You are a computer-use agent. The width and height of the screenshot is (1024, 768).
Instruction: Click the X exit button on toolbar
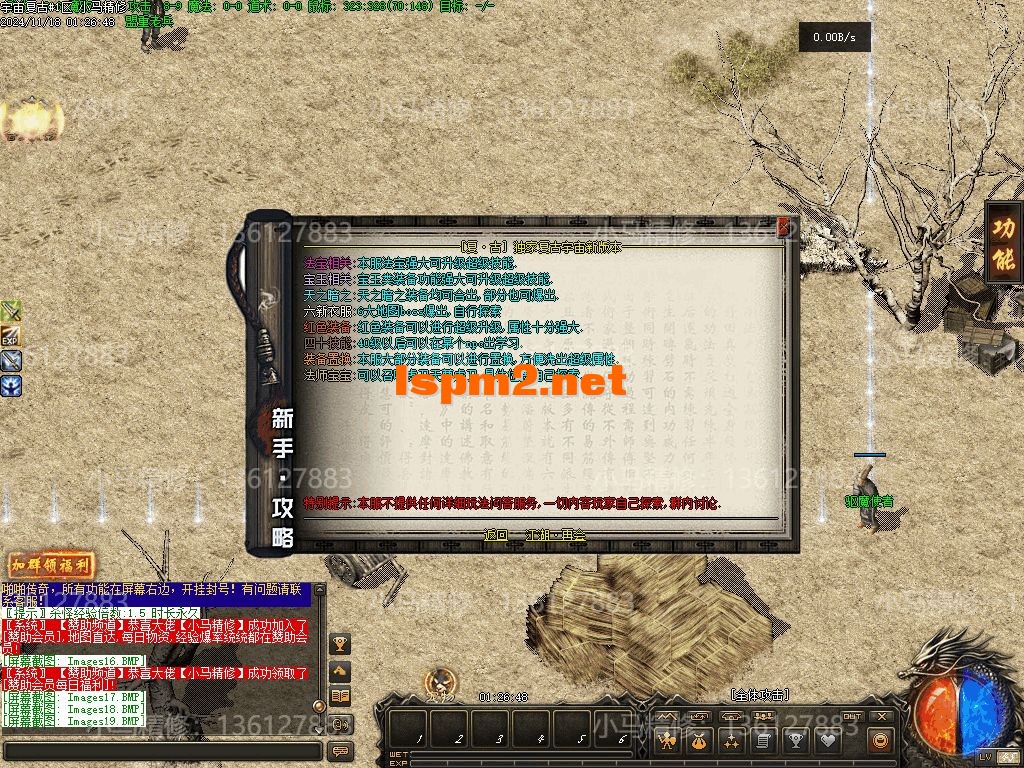coord(881,716)
